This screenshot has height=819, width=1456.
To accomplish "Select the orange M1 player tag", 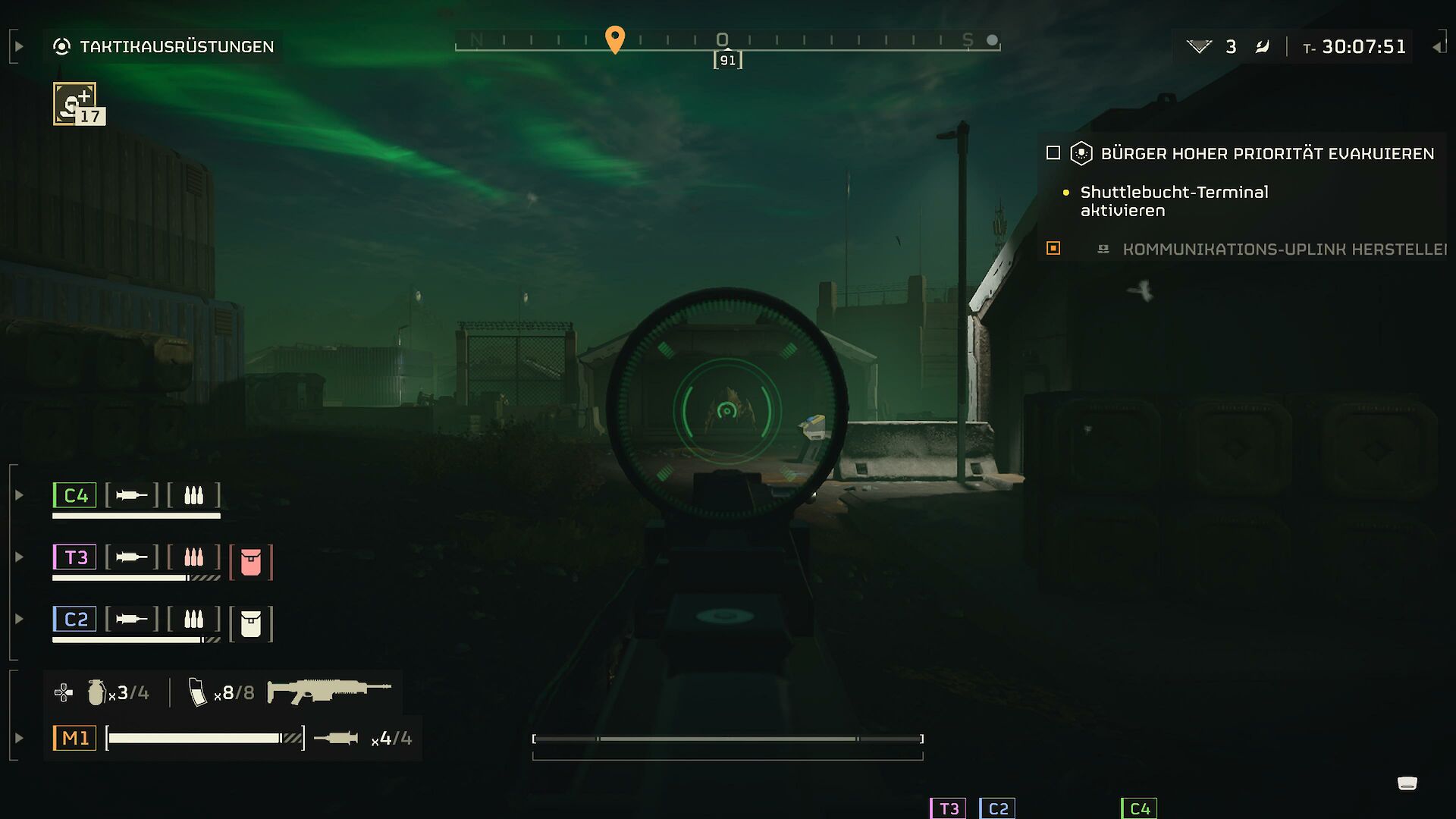I will tap(75, 738).
